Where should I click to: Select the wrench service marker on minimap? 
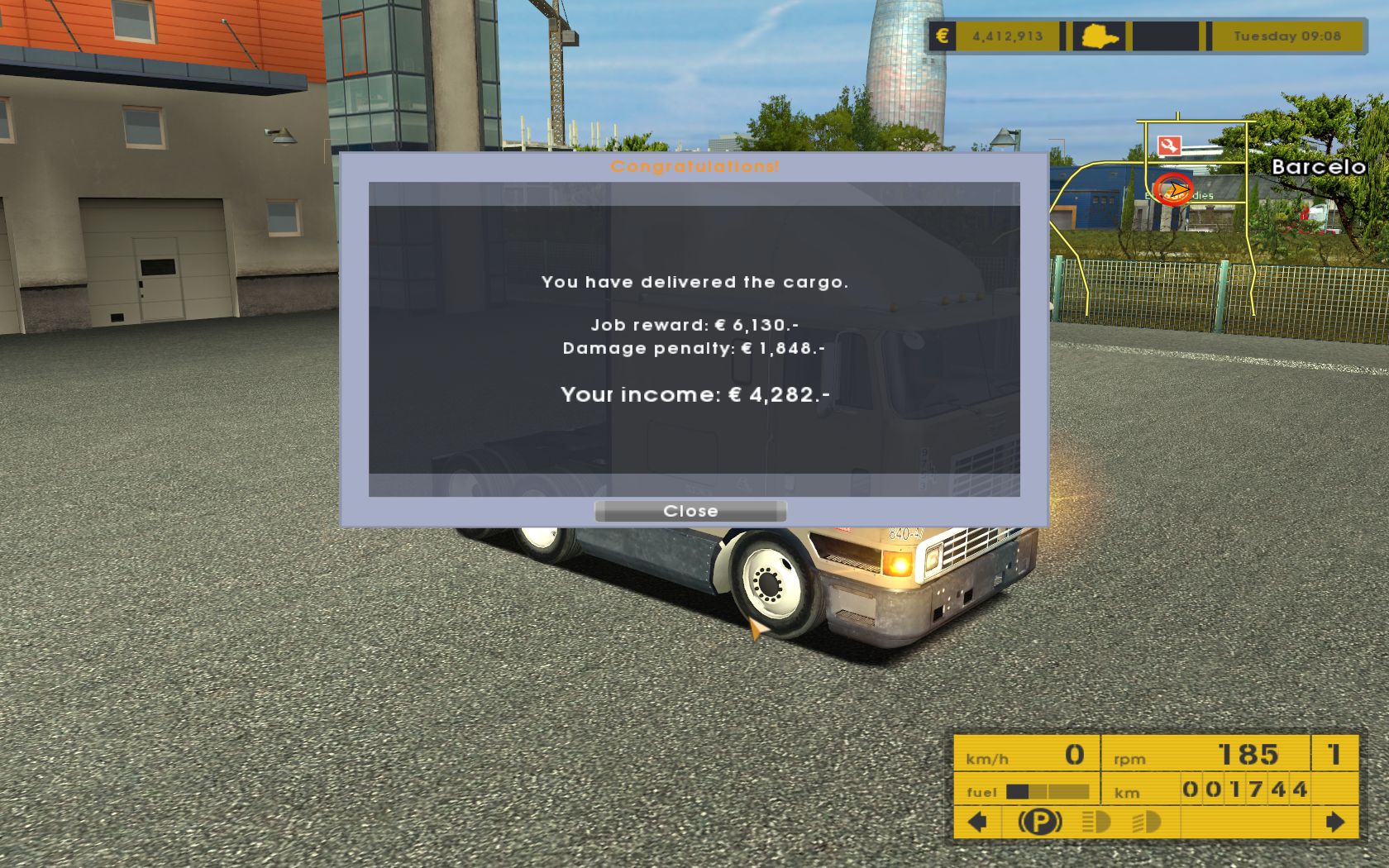(1169, 146)
